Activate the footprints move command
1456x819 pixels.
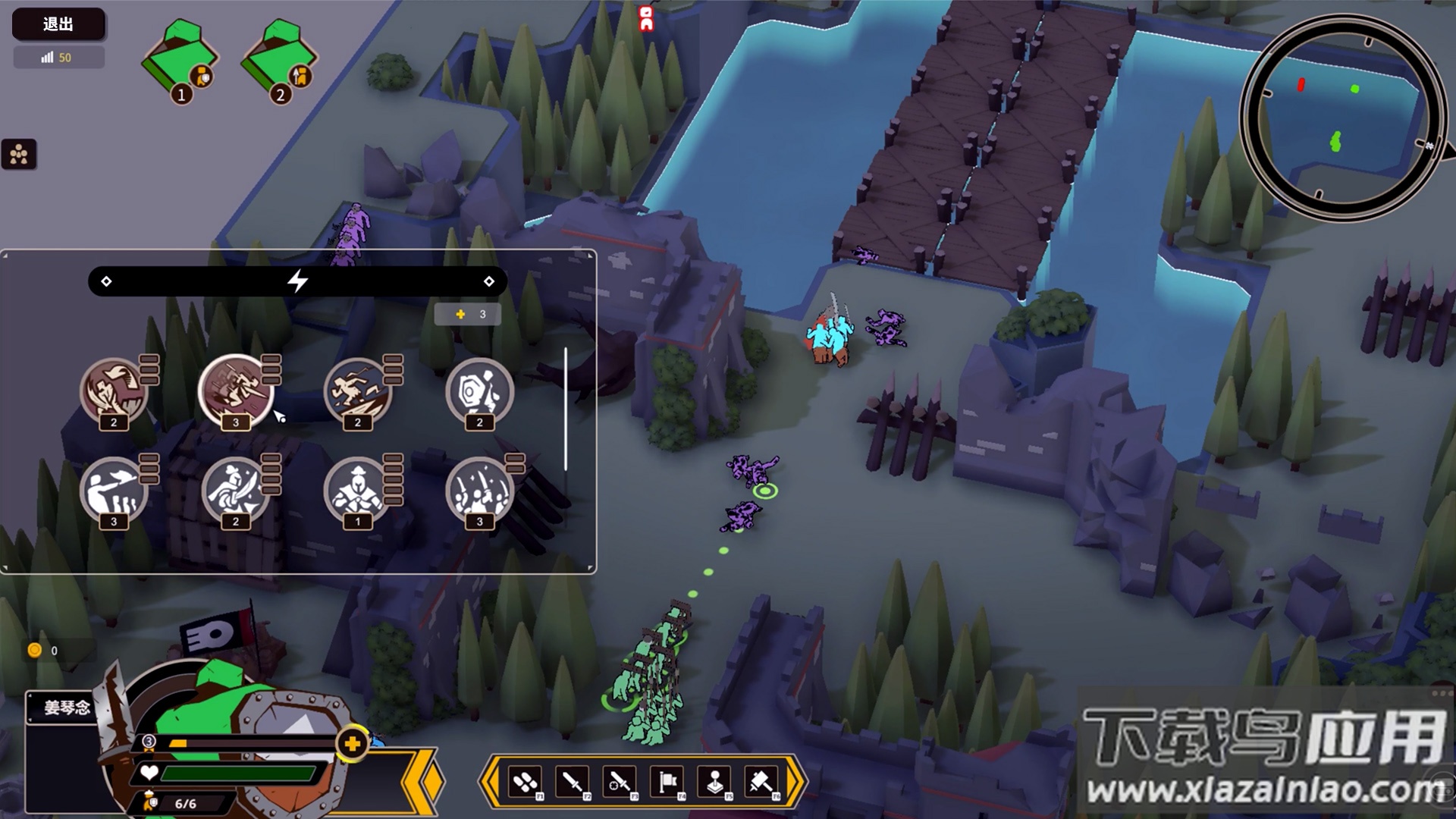[526, 781]
